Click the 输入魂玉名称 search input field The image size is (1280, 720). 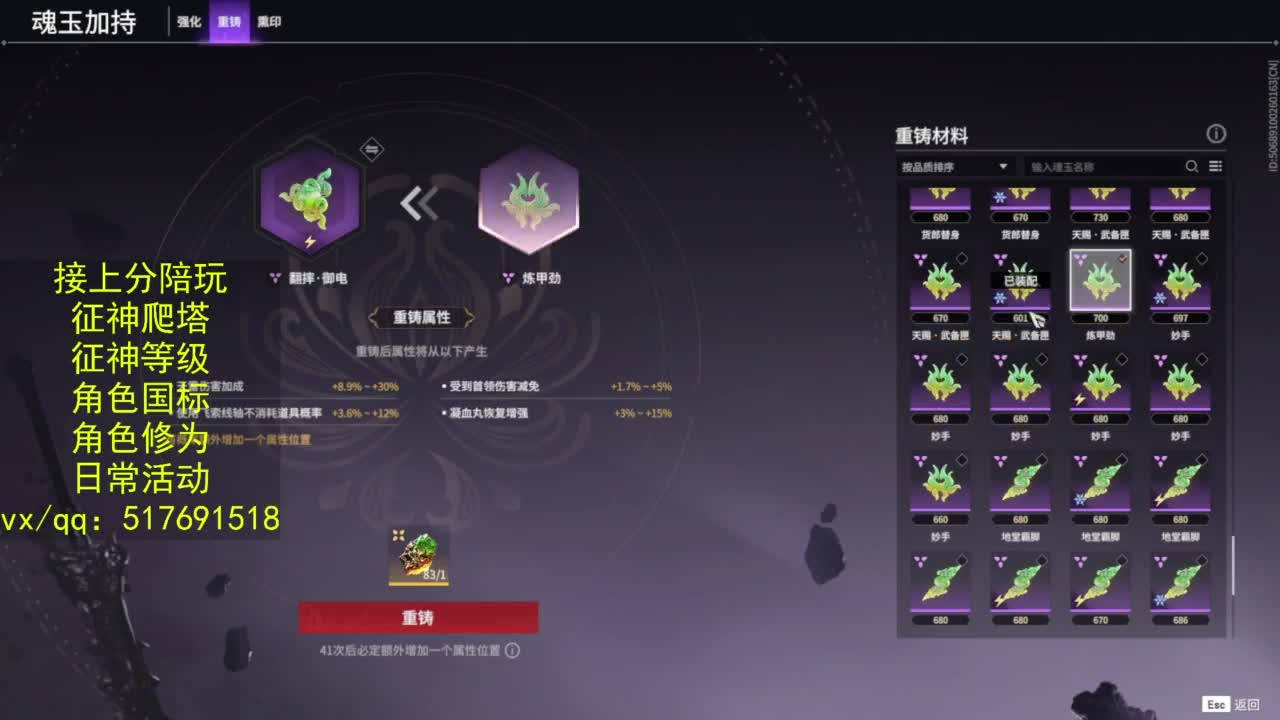(x=1100, y=167)
